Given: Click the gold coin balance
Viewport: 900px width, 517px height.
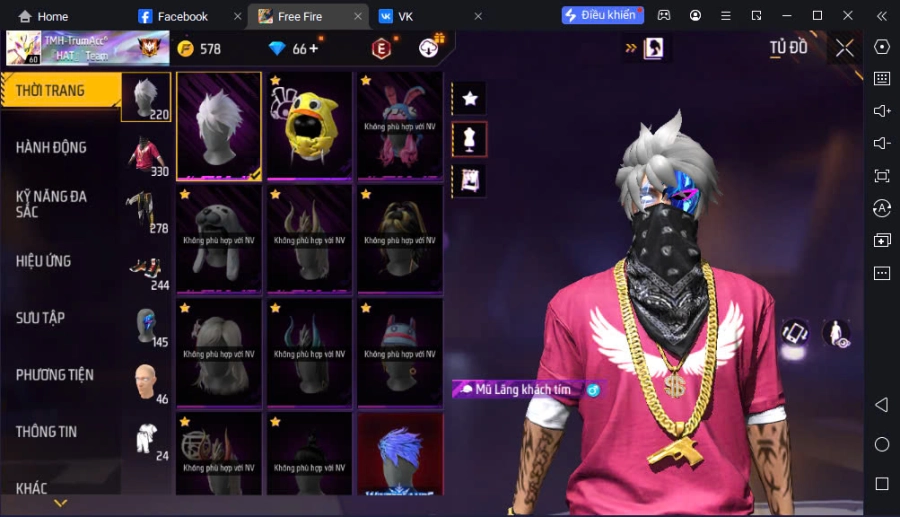Looking at the screenshot, I should point(199,49).
